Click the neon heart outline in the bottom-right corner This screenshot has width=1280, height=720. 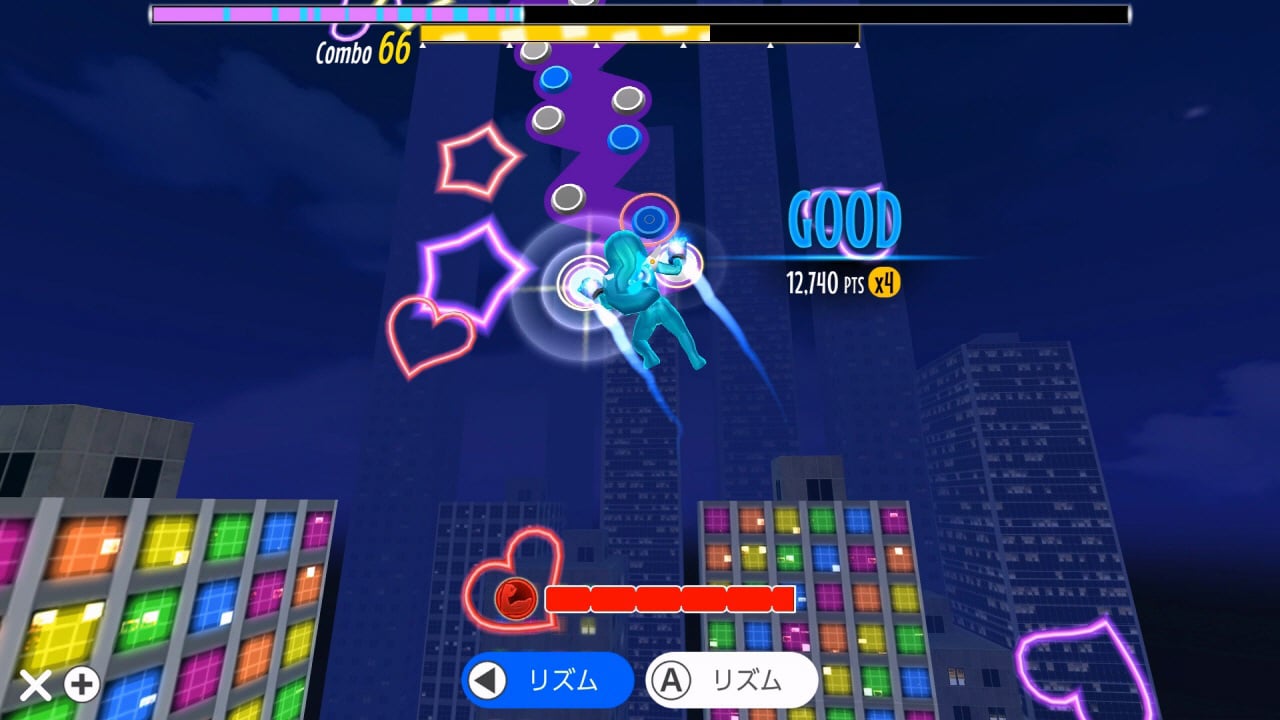[1085, 665]
